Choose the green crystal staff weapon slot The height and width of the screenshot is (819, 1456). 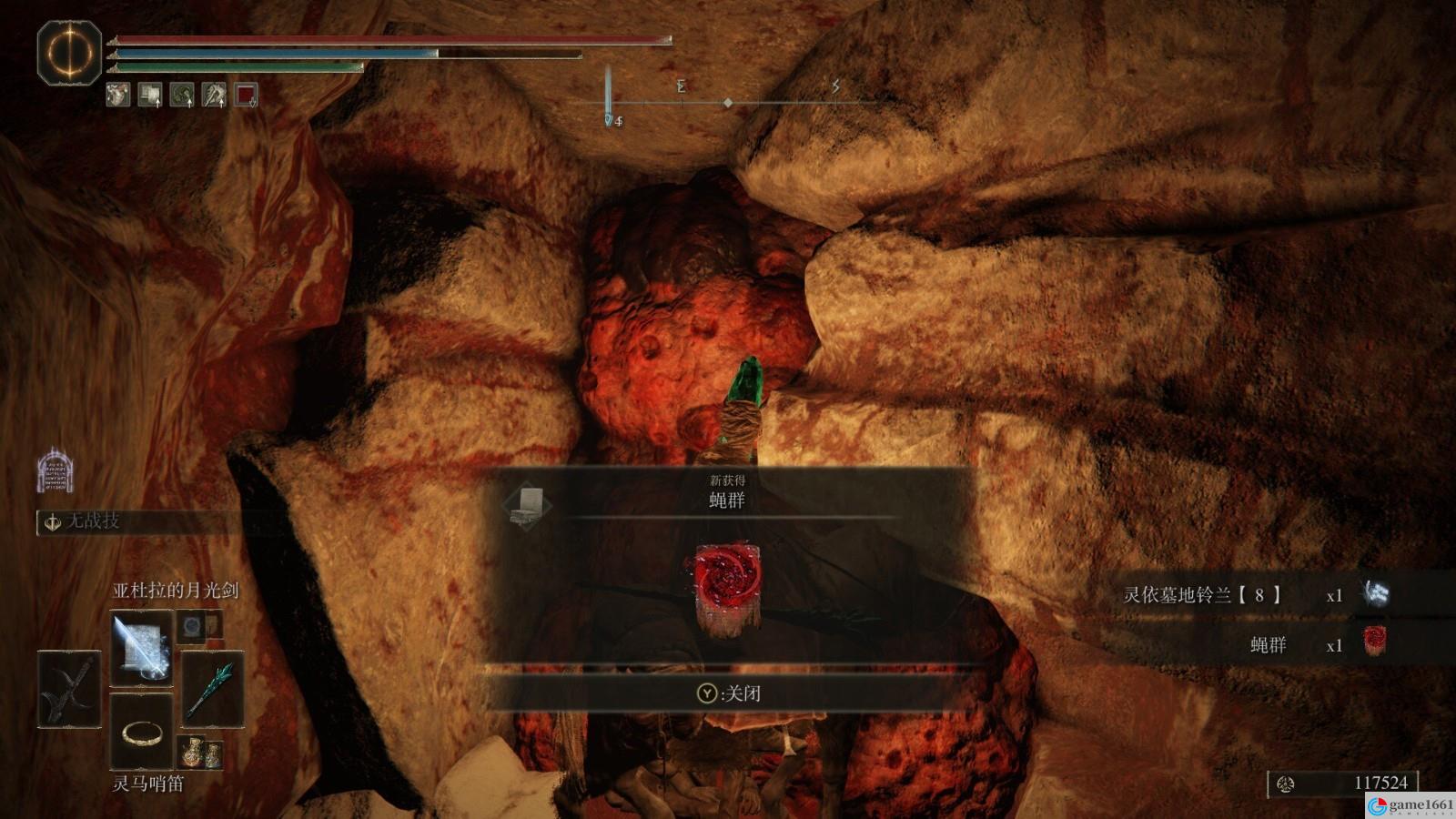(x=212, y=690)
